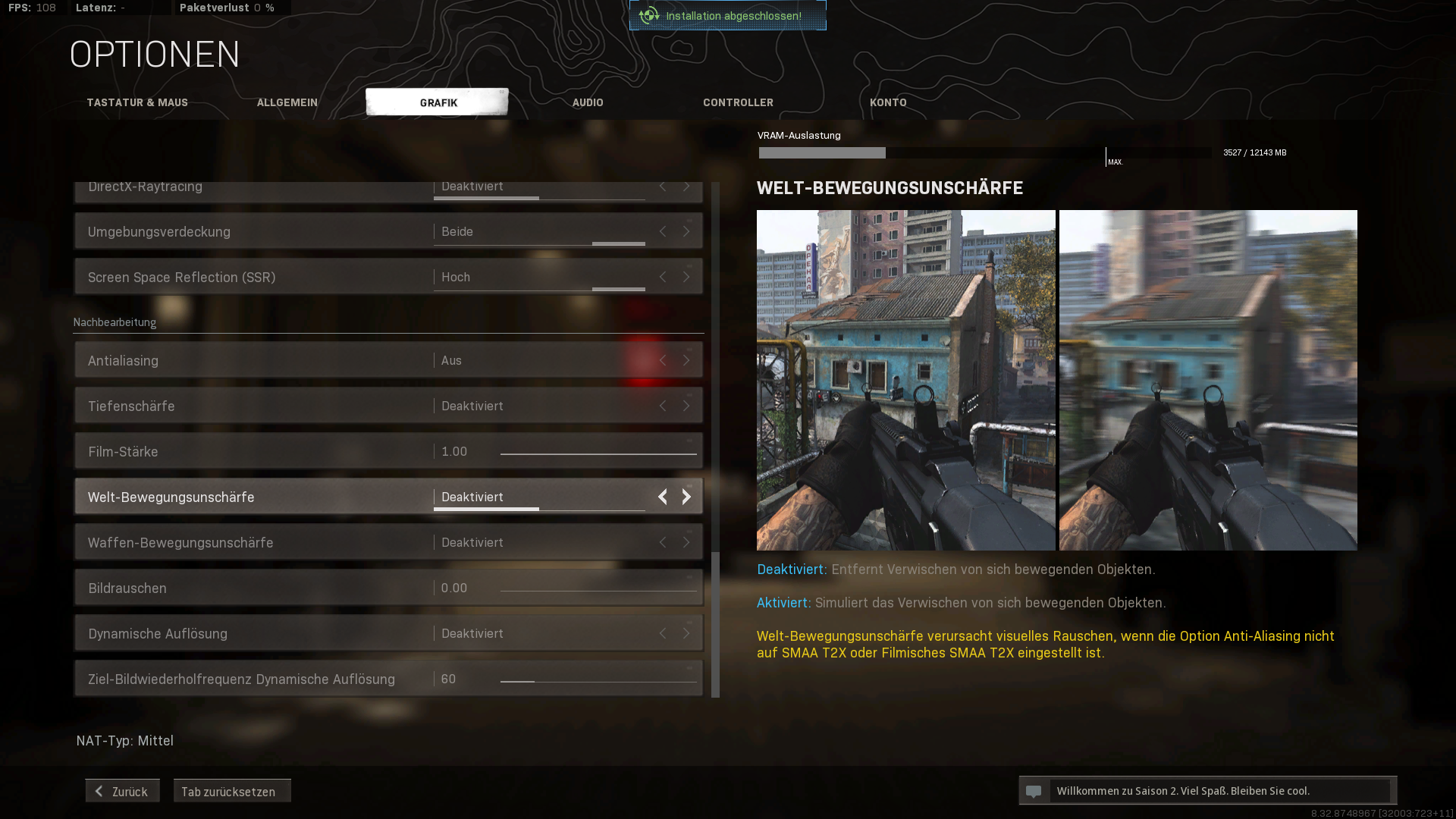Screen dimensions: 1456x819
Task: Activate Dynamische Auflösung
Action: [x=686, y=633]
